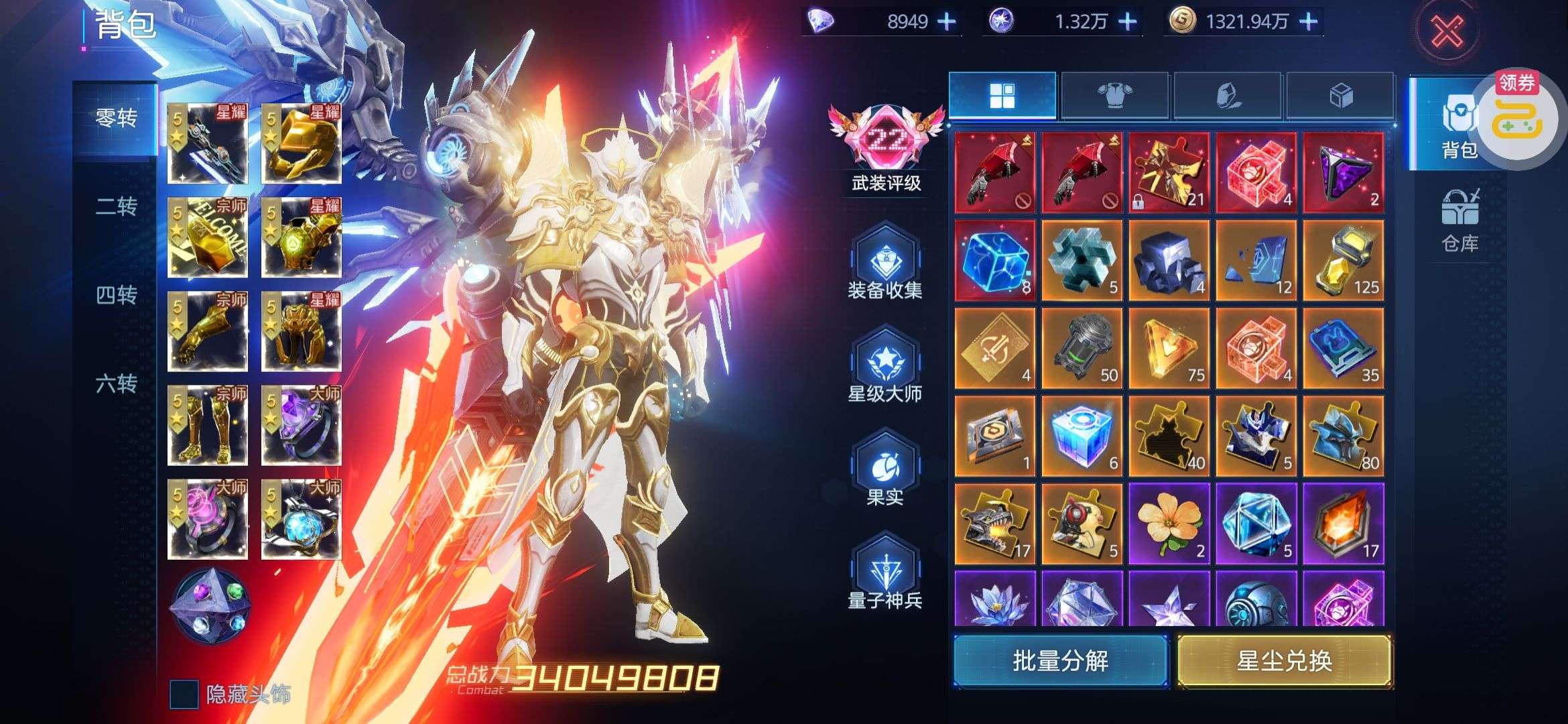Open the 领券 coupon overlay button

click(1517, 114)
